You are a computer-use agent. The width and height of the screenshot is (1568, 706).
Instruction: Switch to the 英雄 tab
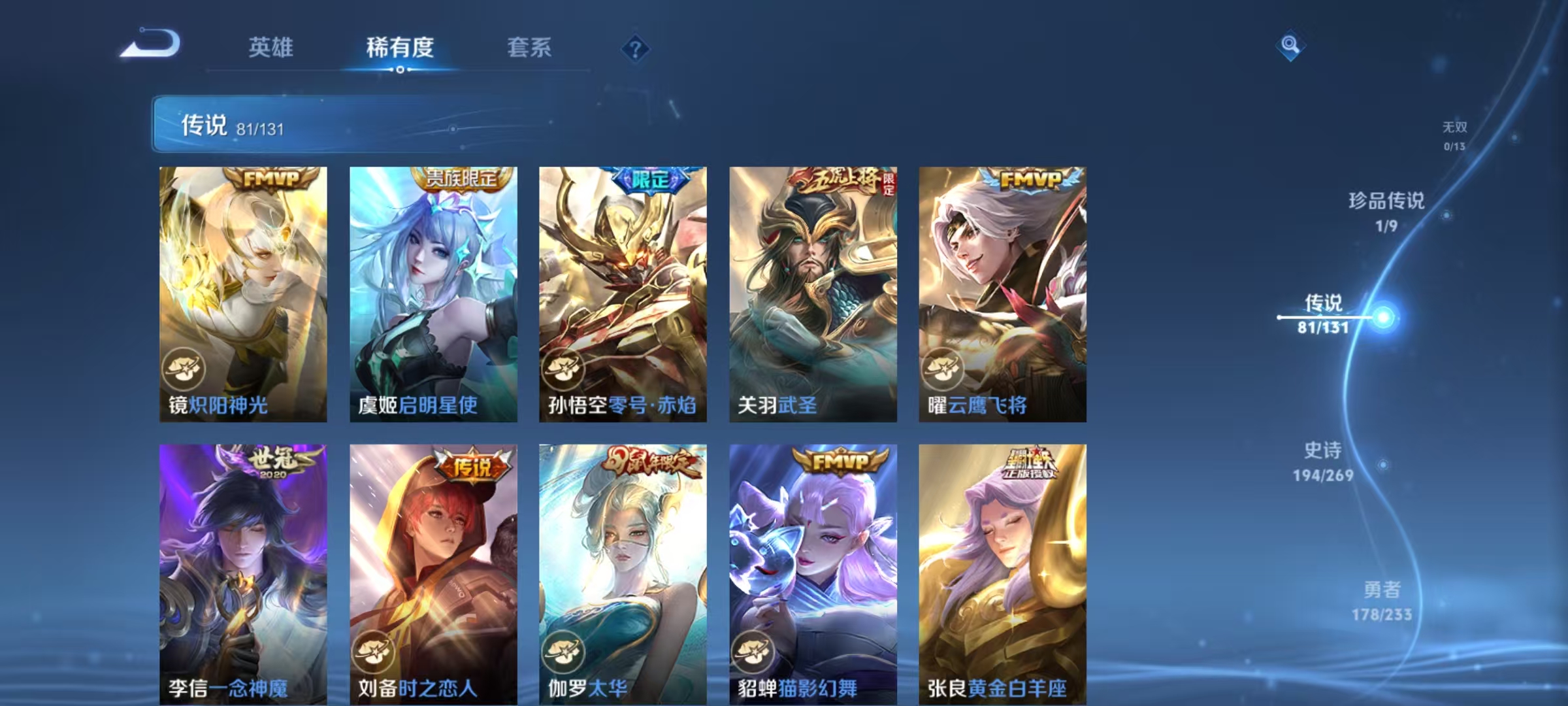click(272, 48)
